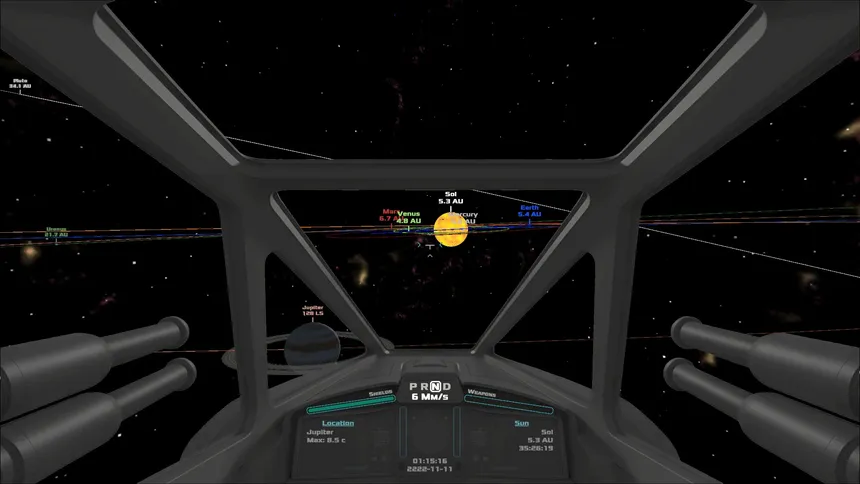Choose the N neutral gear
Viewport: 860px width, 484px height.
(436, 386)
